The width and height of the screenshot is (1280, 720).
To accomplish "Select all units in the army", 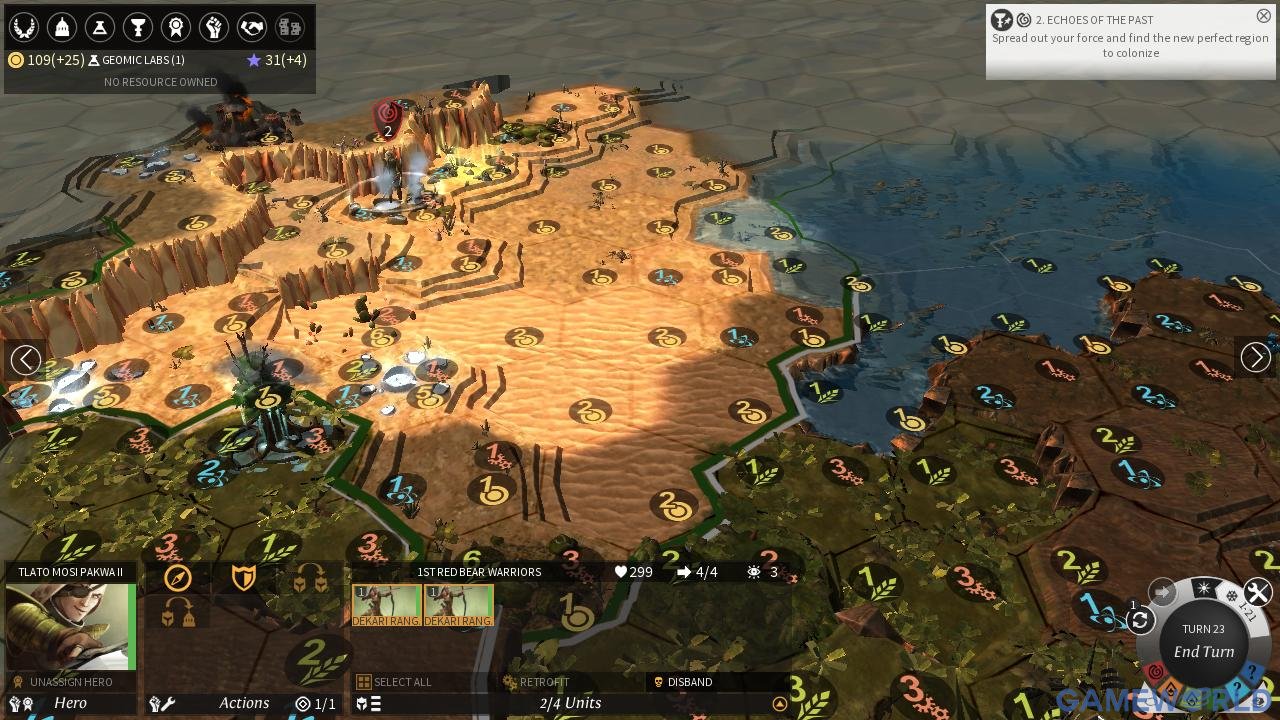I will pos(395,682).
